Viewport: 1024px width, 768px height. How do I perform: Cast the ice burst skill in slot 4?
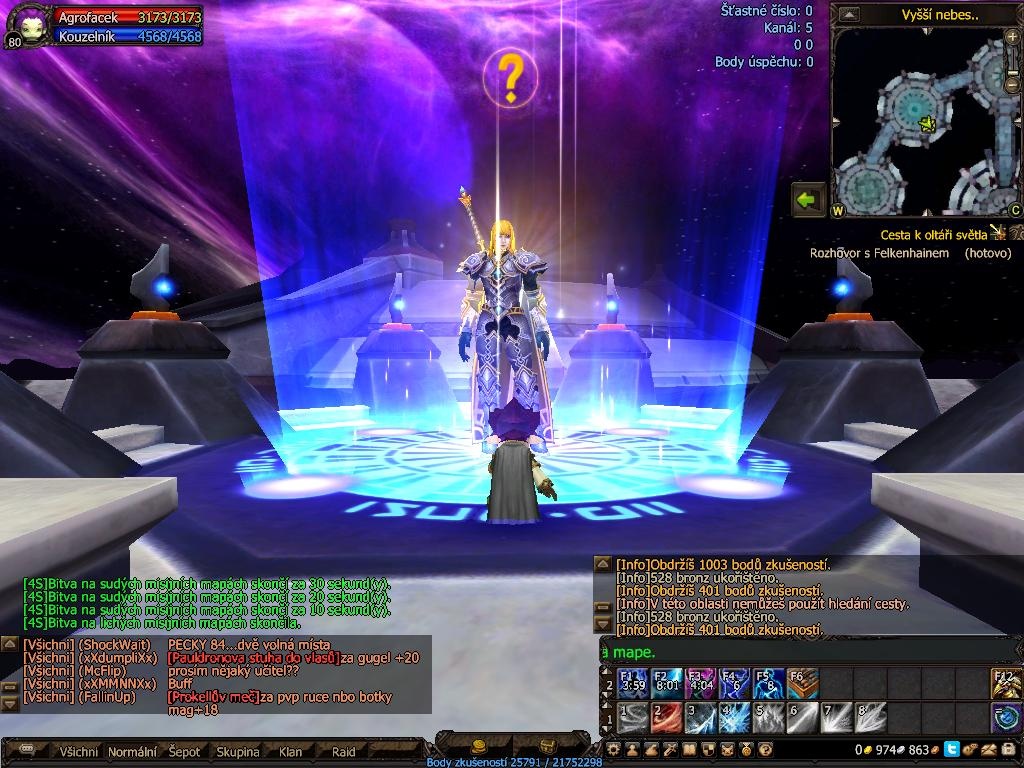tap(735, 718)
